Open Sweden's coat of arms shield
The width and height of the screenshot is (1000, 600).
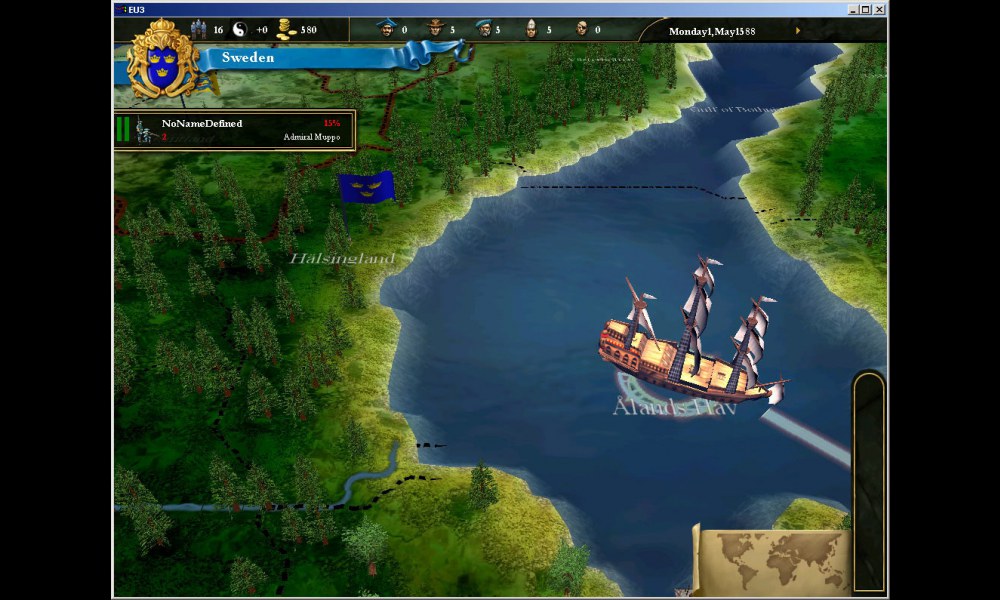pos(160,62)
